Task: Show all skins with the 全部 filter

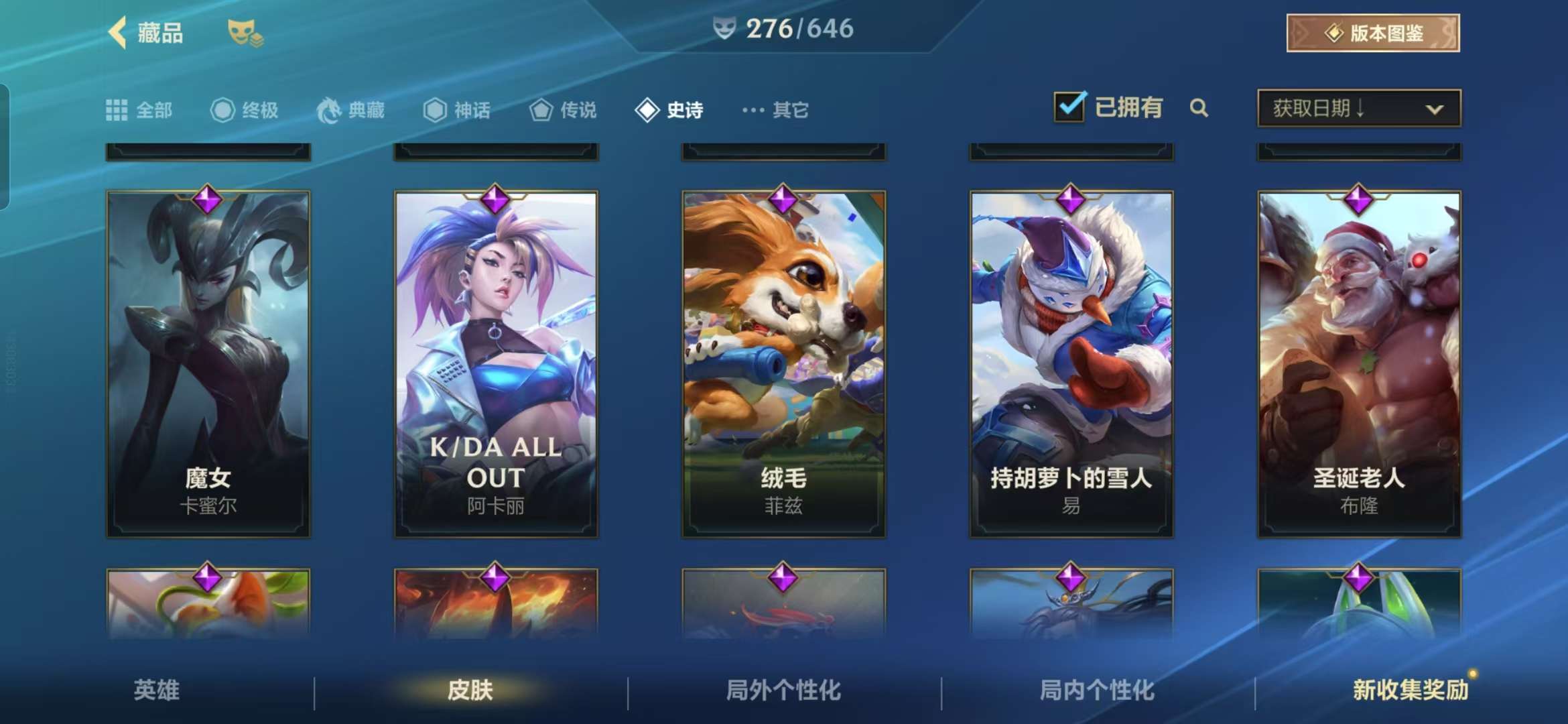Action: 139,110
